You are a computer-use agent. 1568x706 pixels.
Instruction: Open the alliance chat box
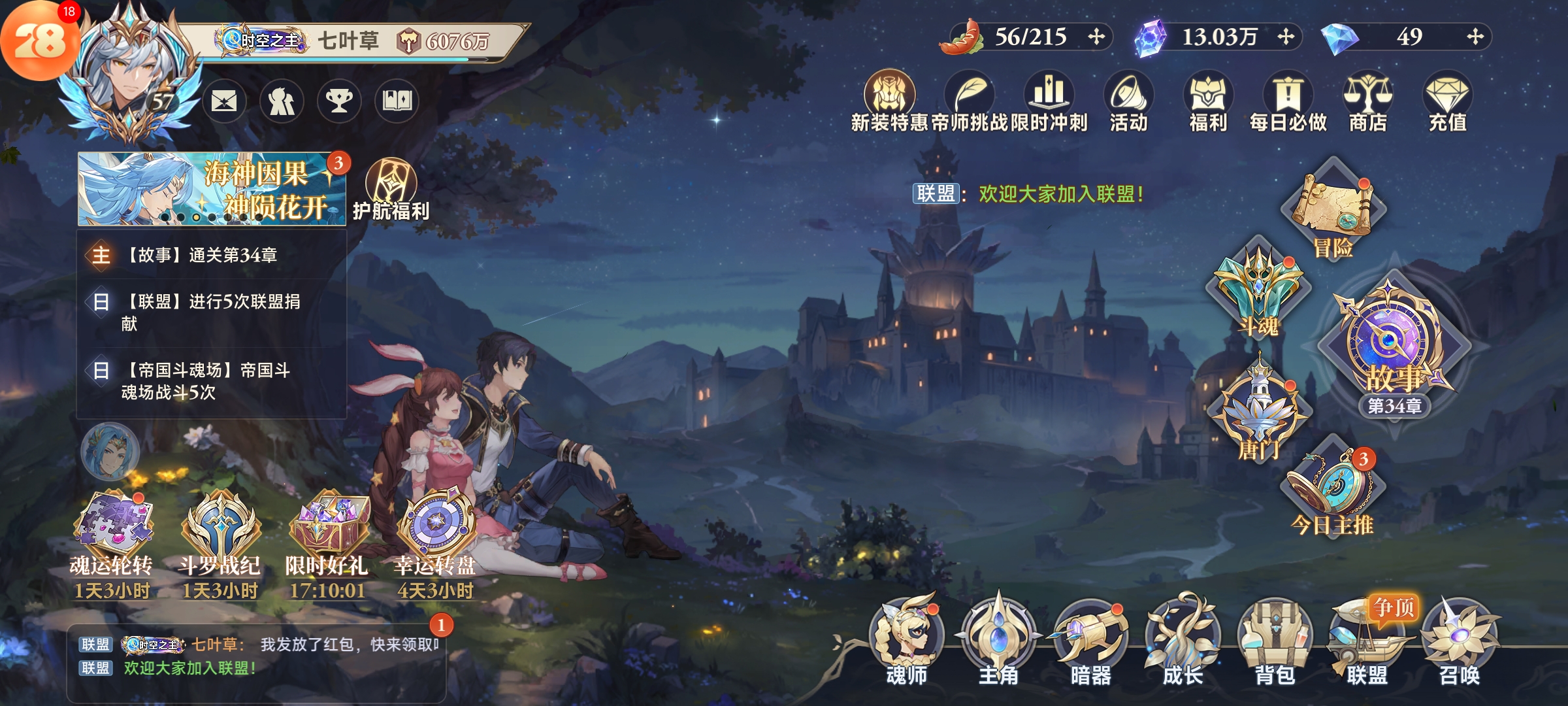256,657
